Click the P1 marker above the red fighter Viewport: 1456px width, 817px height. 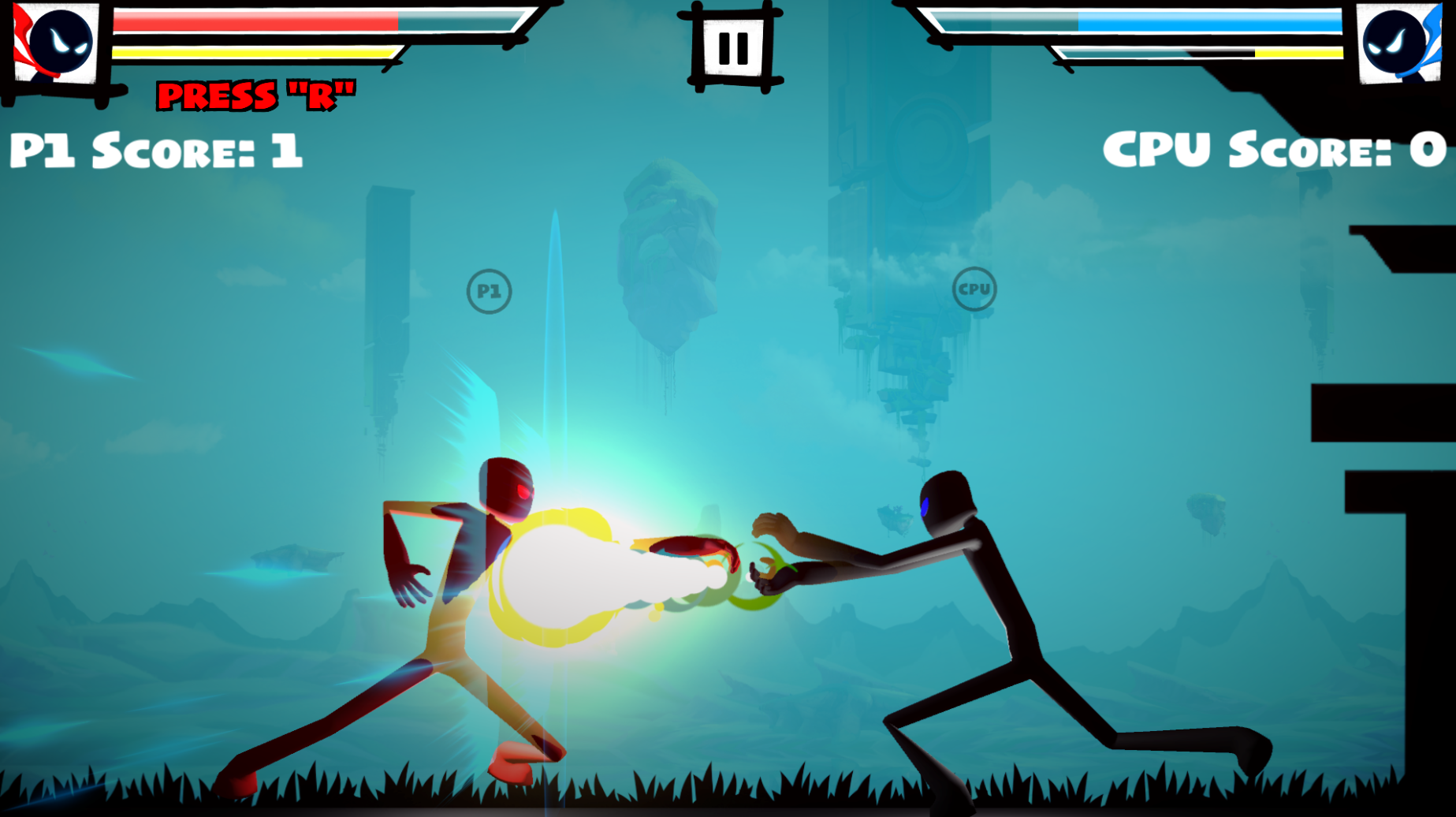pos(489,290)
